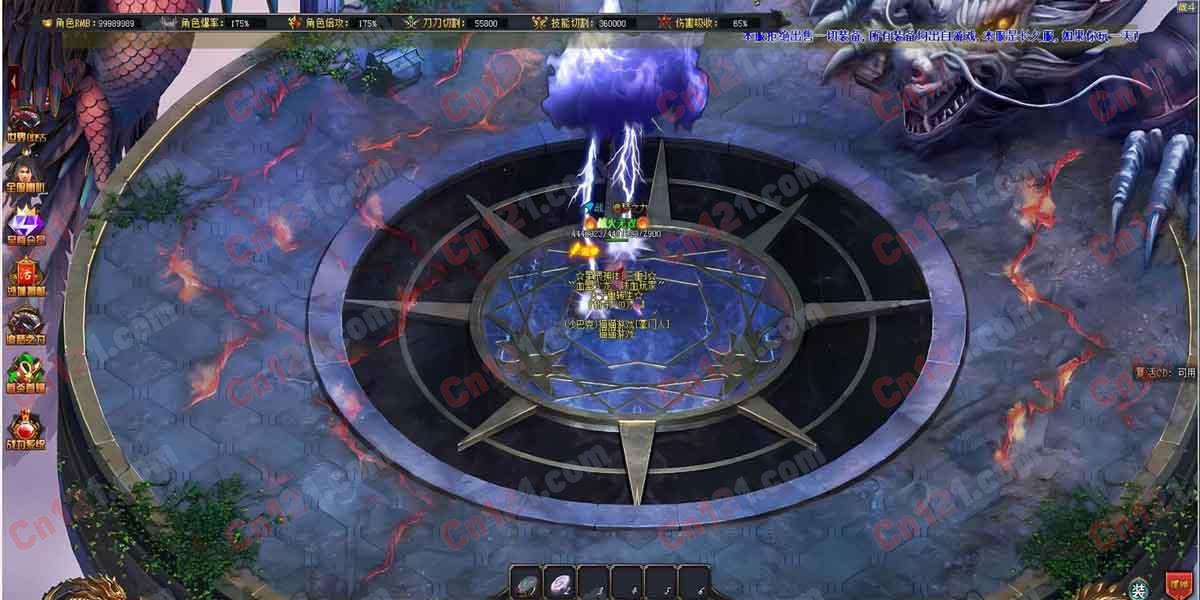Open the 全屏秒怪 portrait icon
Screen dimensions: 1200x600
coord(24,170)
